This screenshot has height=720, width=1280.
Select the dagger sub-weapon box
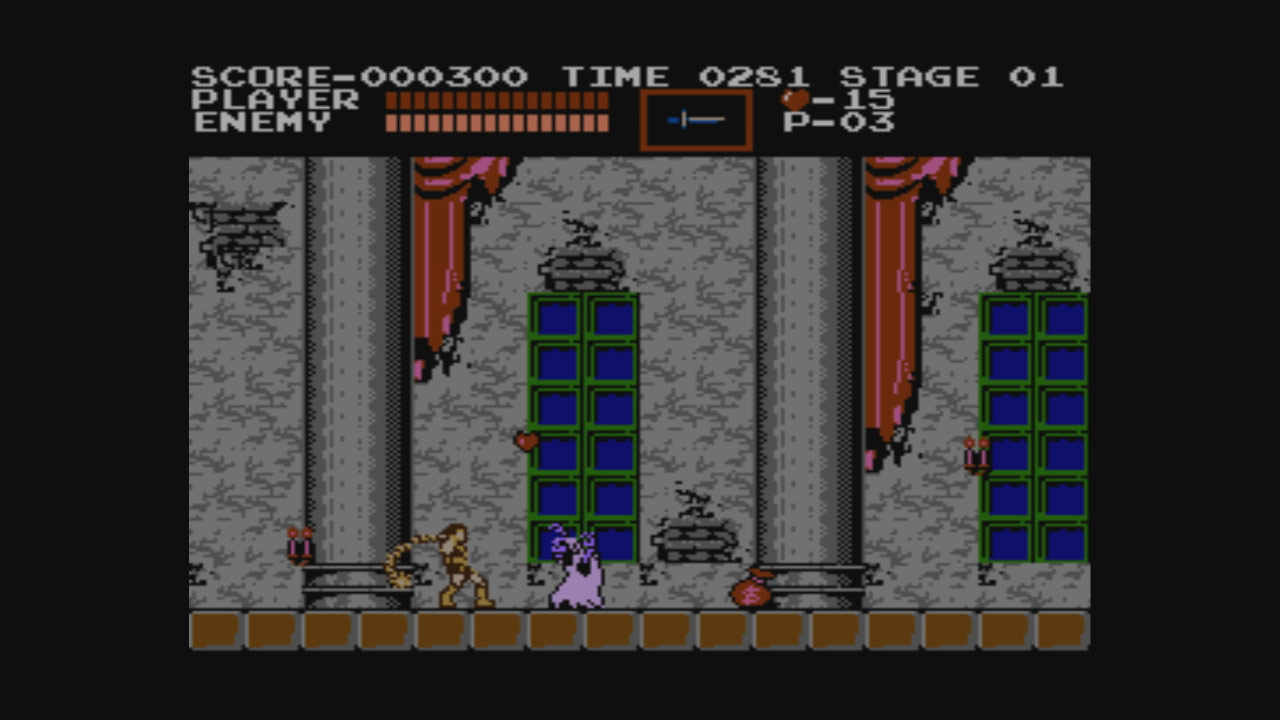click(x=696, y=120)
